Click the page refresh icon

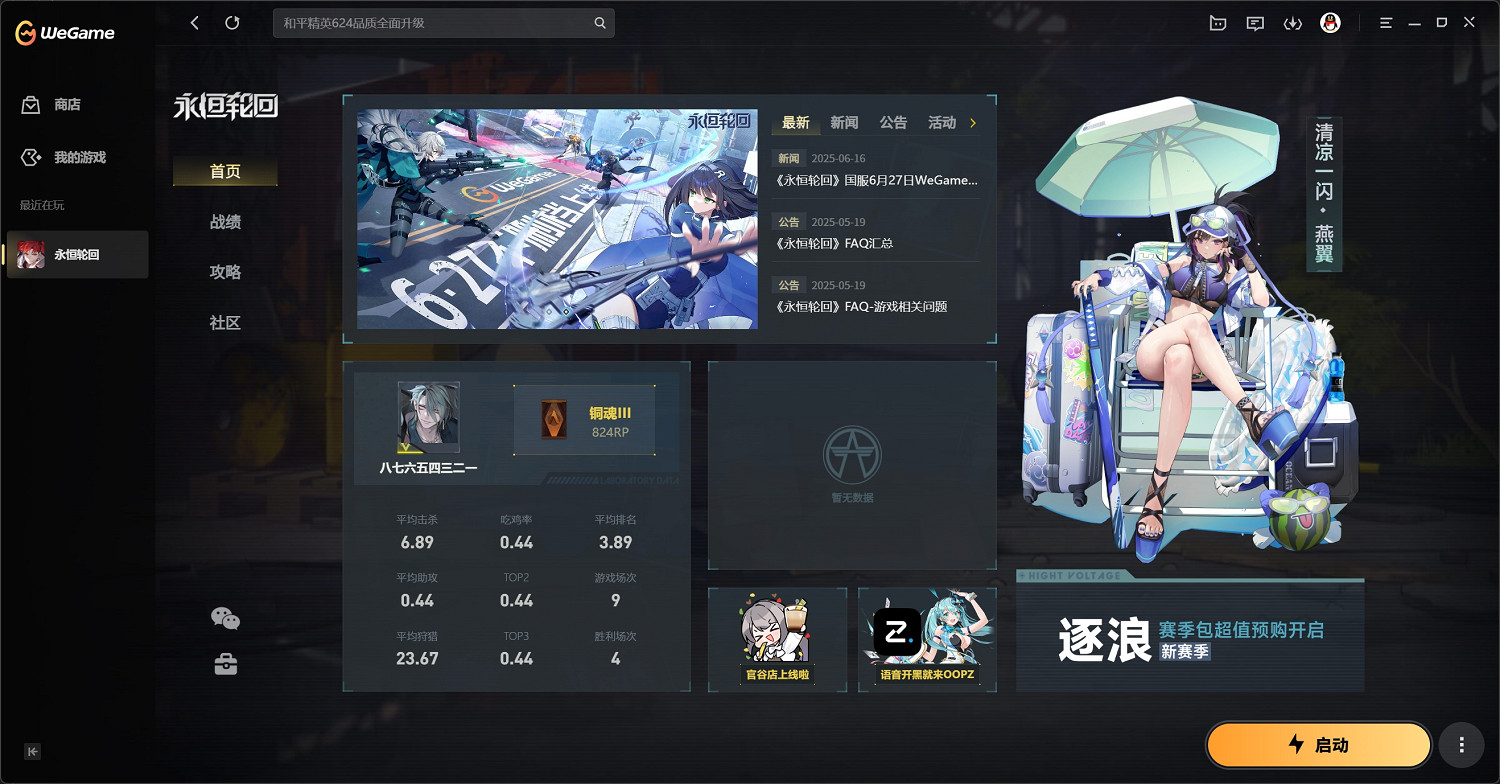coord(232,22)
